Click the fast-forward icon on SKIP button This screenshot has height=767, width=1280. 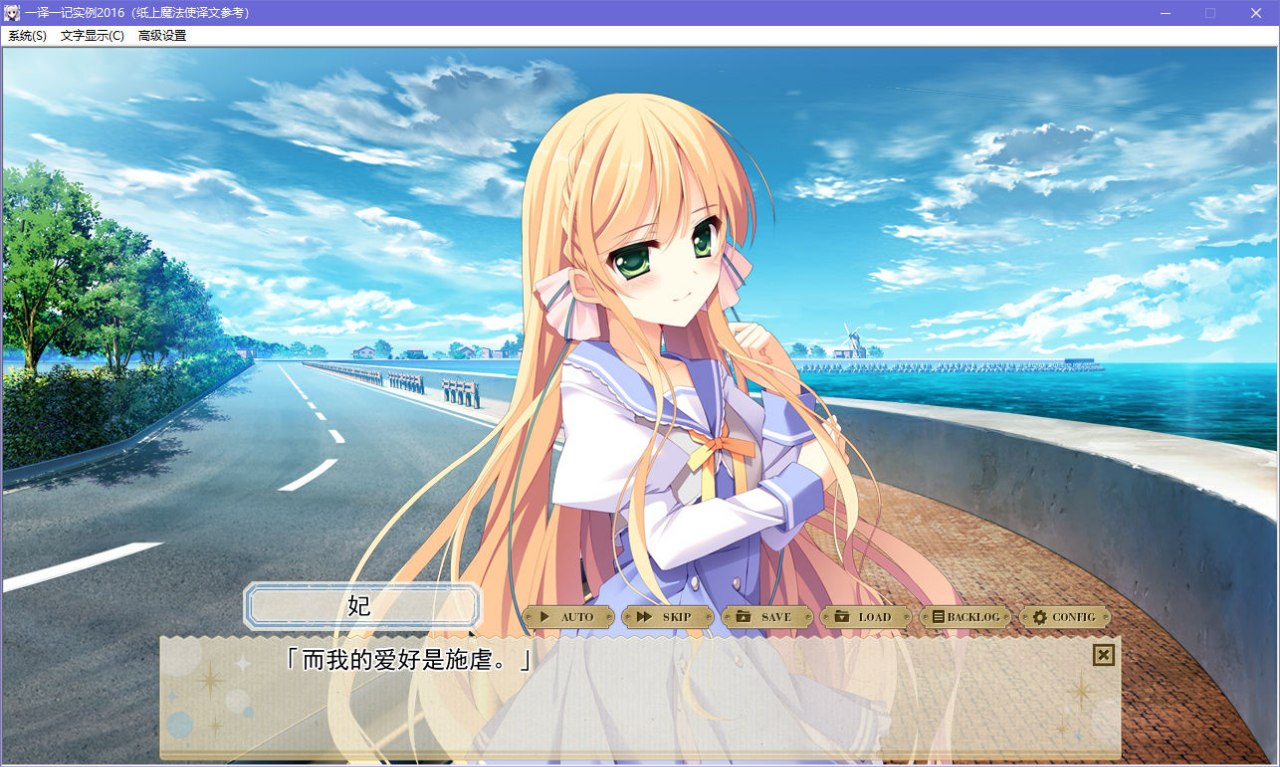tap(644, 617)
